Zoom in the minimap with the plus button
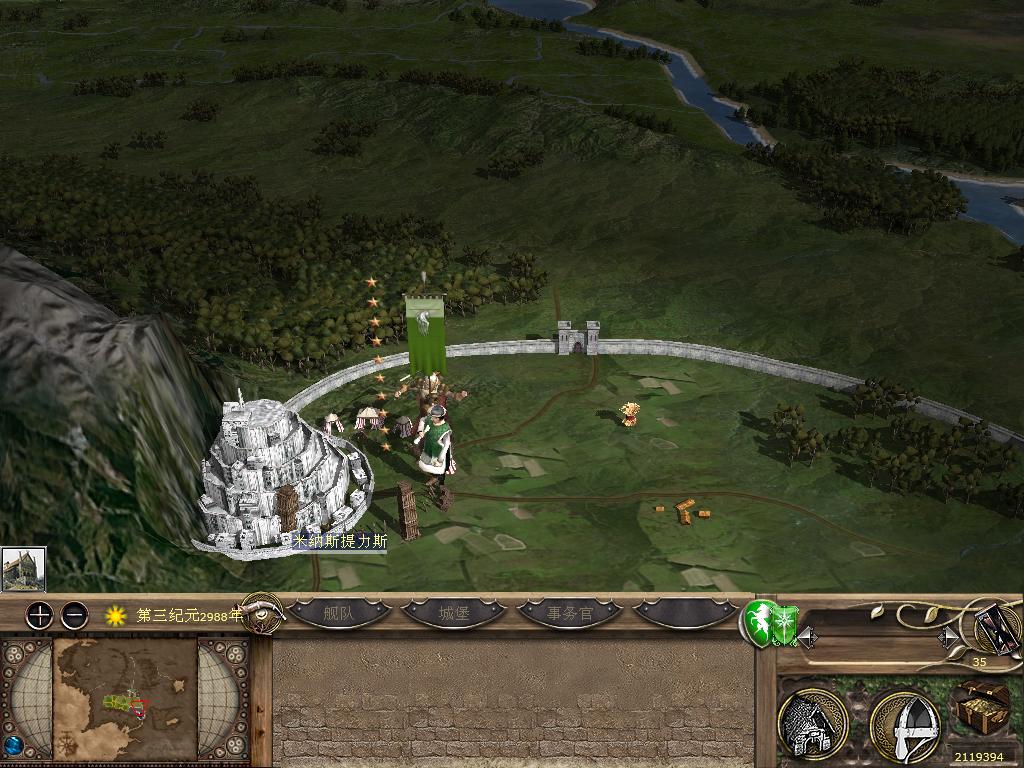The width and height of the screenshot is (1024, 768). point(39,615)
